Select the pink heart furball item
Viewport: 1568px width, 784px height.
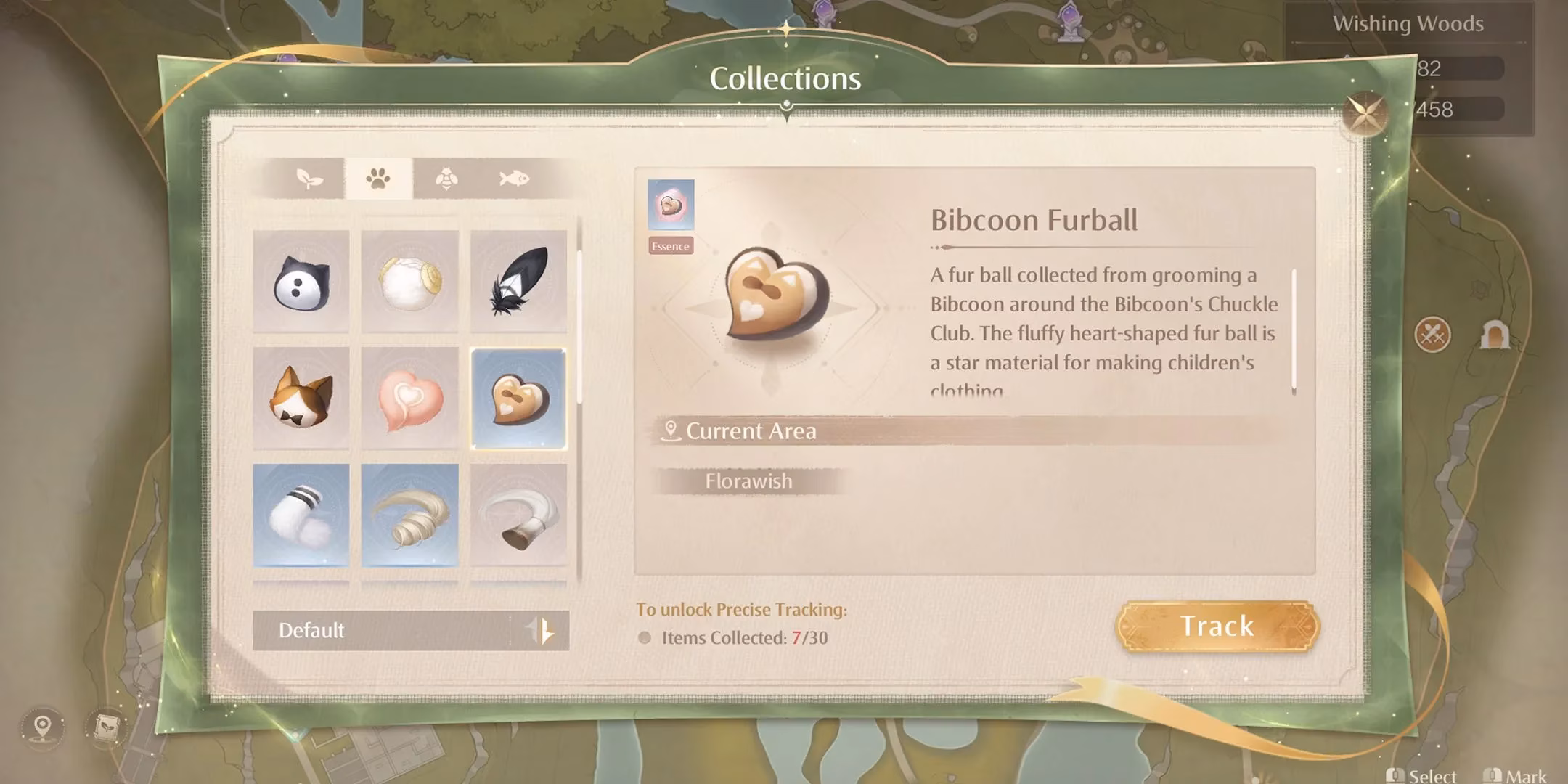(409, 398)
